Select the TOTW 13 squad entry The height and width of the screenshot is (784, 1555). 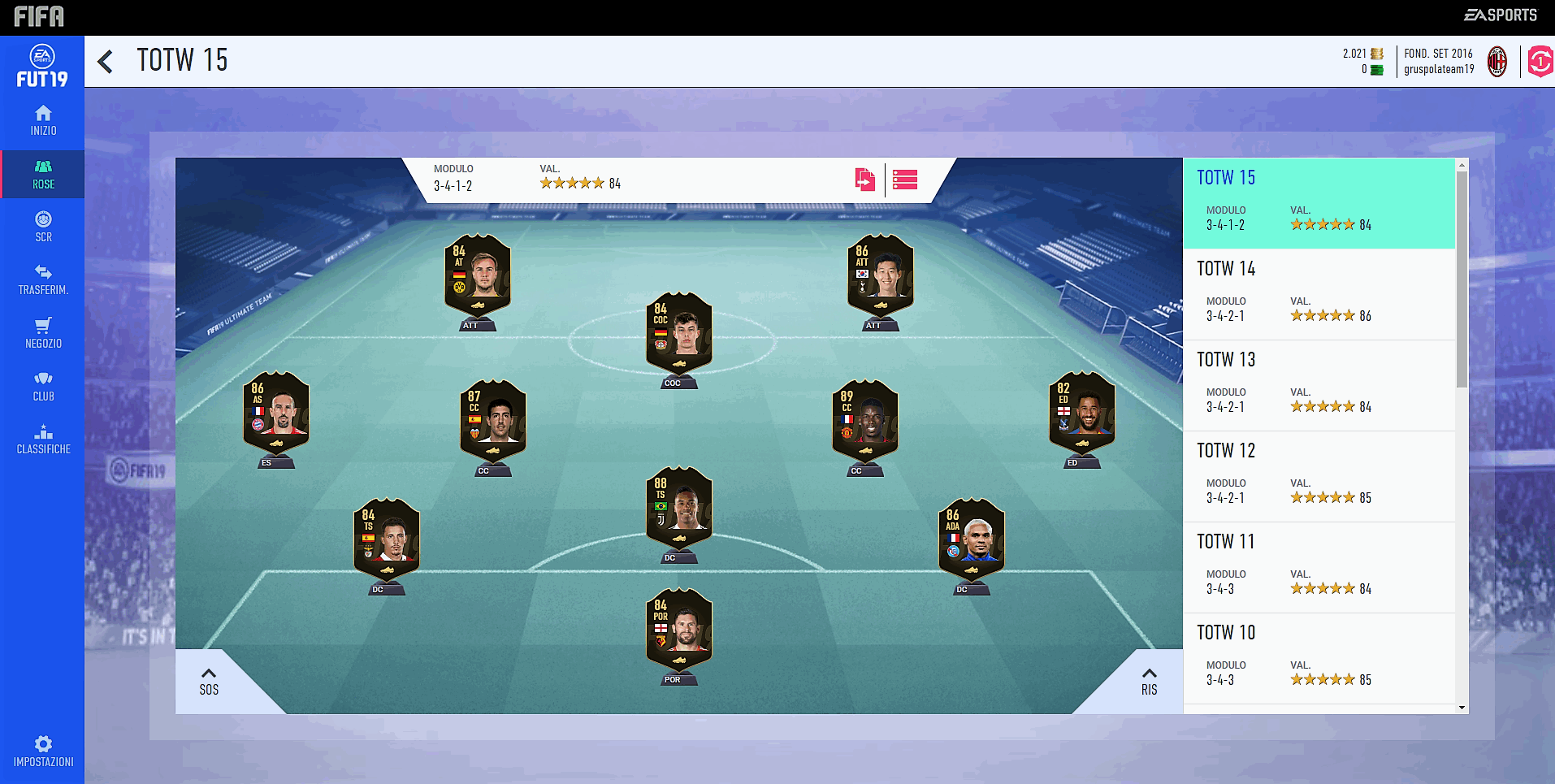click(x=1319, y=385)
